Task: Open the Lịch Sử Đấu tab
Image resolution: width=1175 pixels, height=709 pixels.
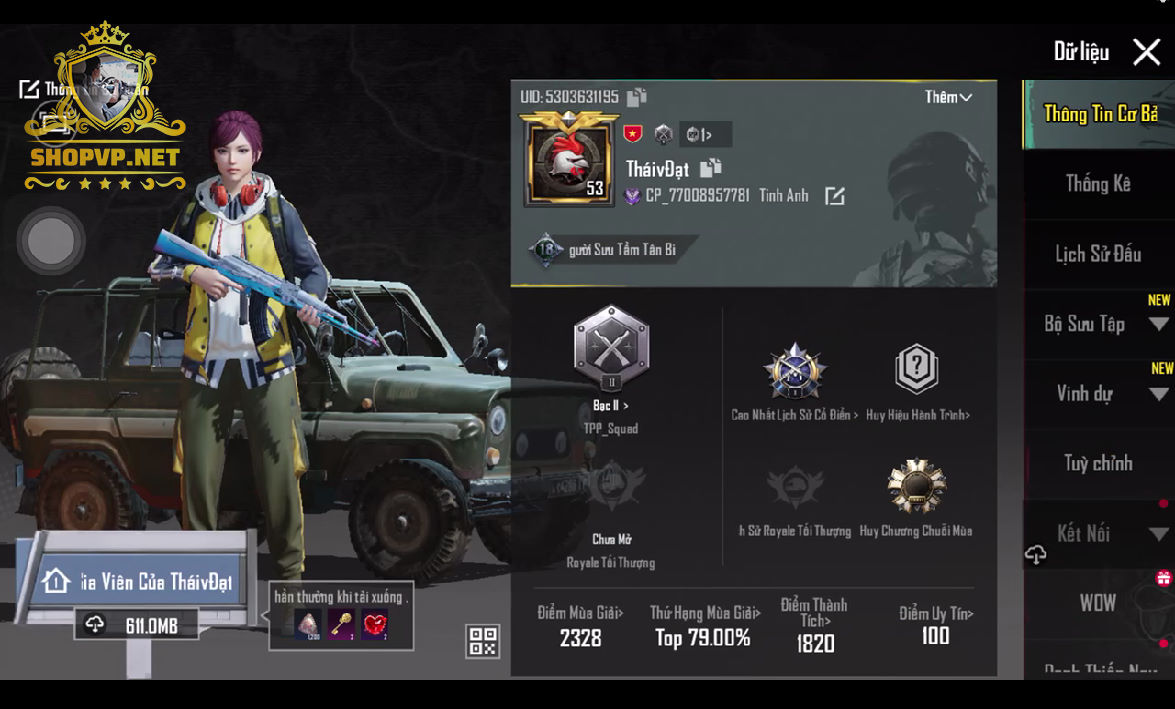Action: tap(1097, 254)
